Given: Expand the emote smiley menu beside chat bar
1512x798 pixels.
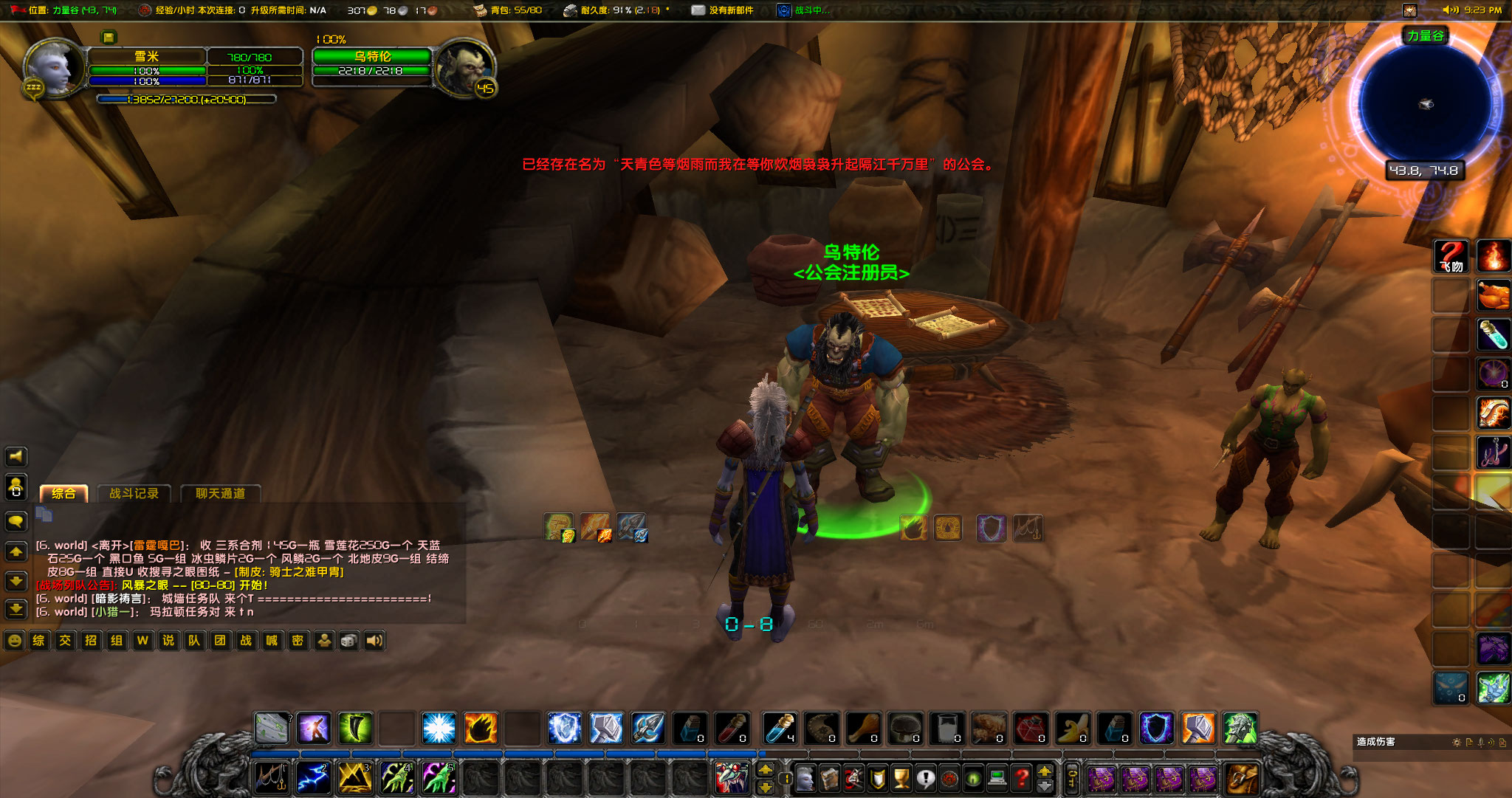Looking at the screenshot, I should pos(15,641).
